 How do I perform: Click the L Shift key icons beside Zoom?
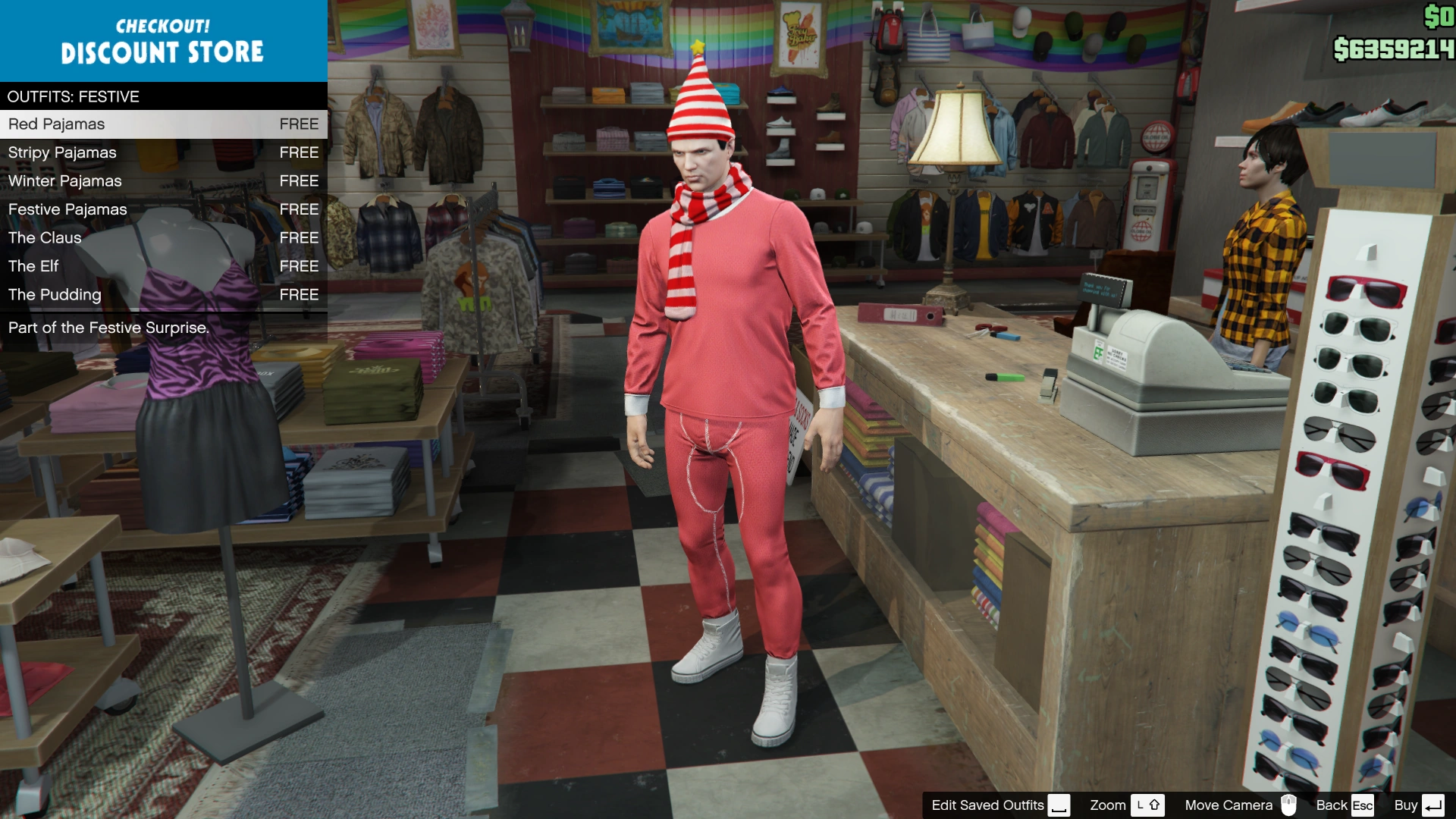1147,805
